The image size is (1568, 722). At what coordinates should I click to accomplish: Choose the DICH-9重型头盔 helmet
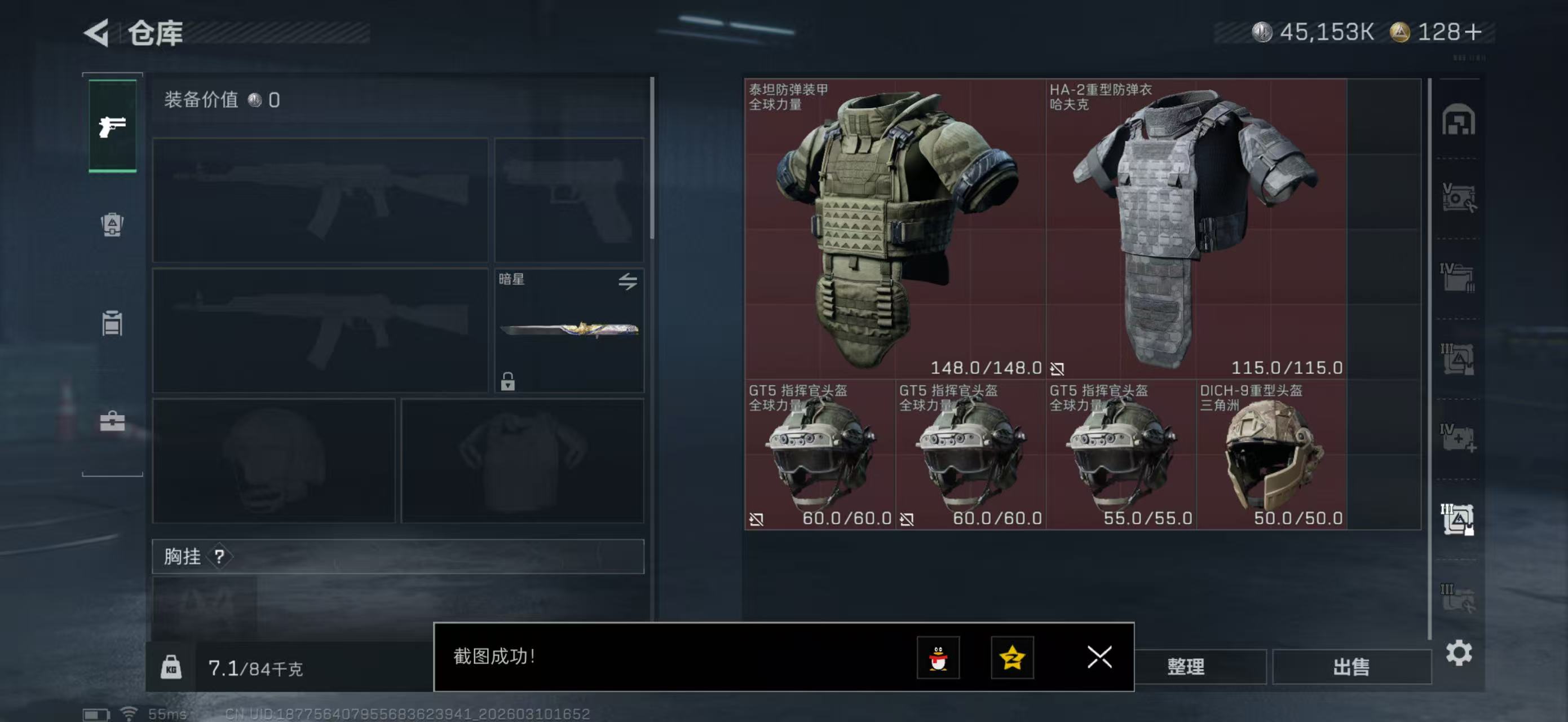click(1271, 455)
